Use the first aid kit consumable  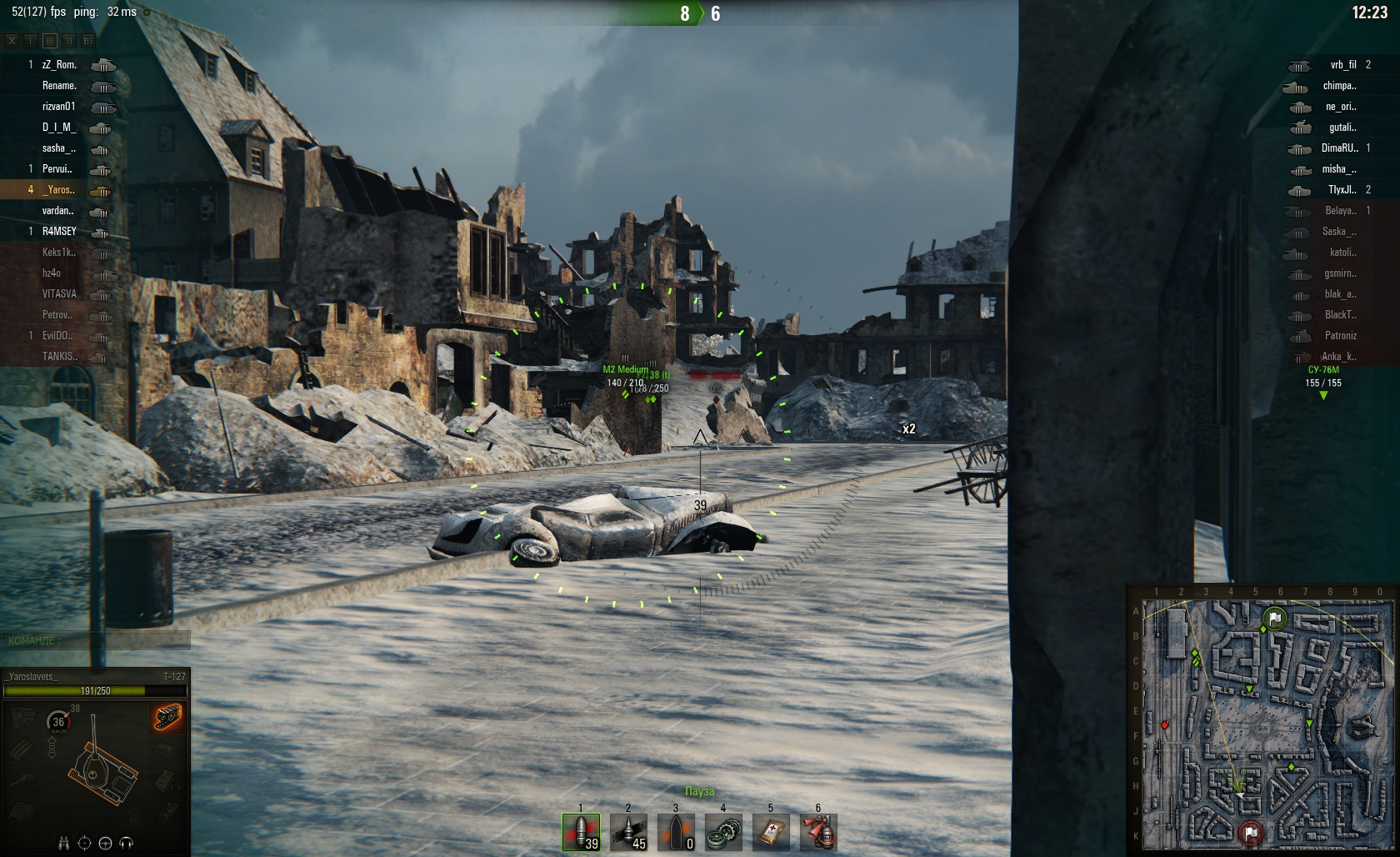click(x=771, y=832)
